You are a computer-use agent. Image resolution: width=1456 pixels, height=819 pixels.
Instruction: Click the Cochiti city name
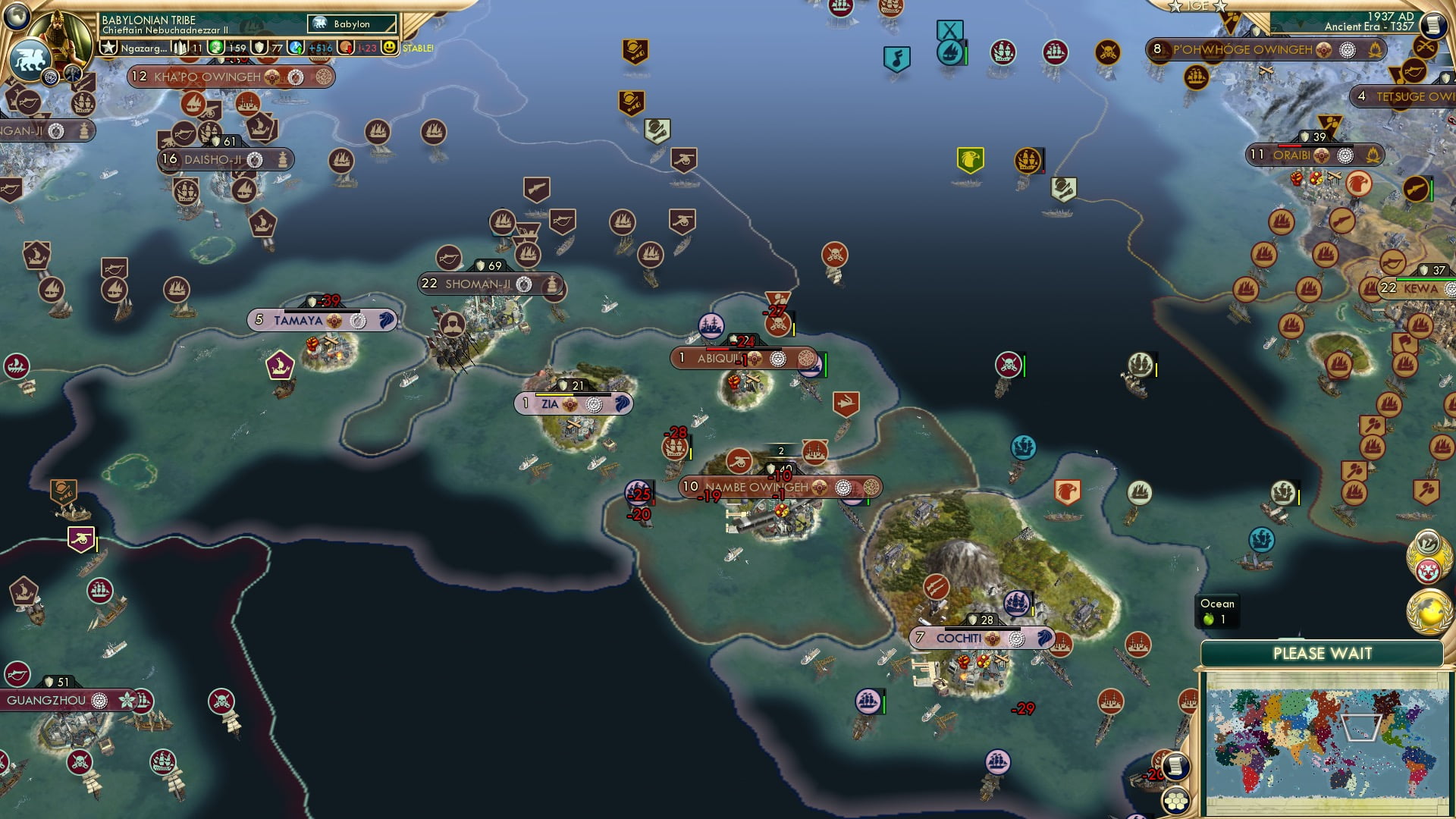pos(962,638)
